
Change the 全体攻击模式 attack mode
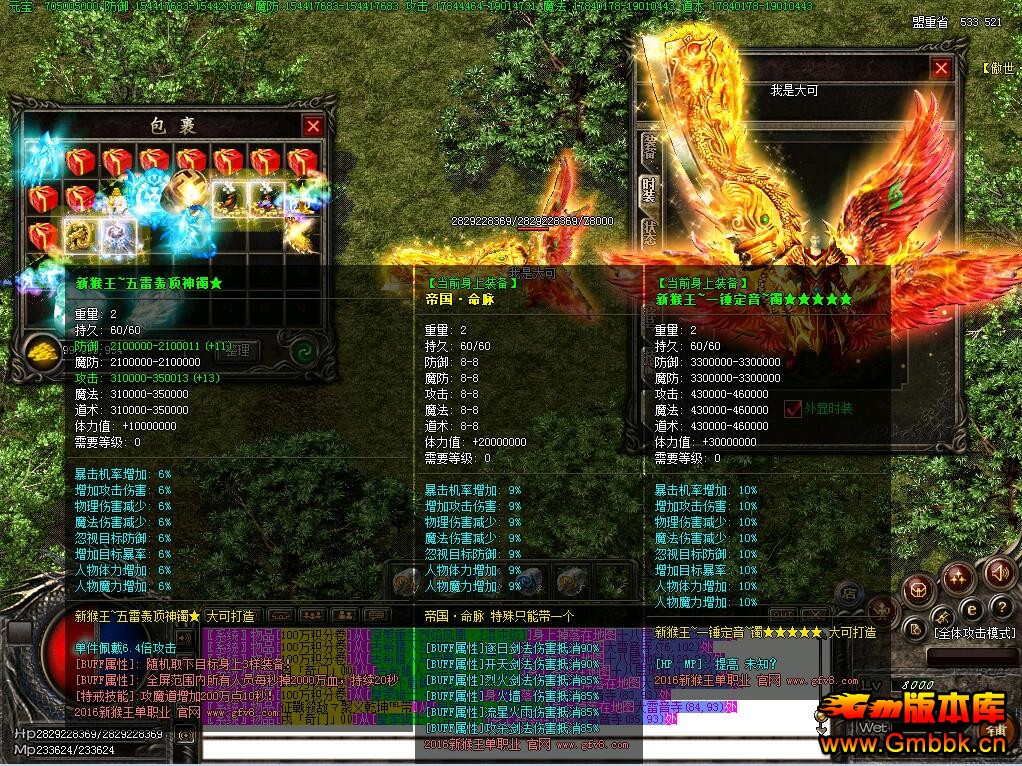point(973,634)
